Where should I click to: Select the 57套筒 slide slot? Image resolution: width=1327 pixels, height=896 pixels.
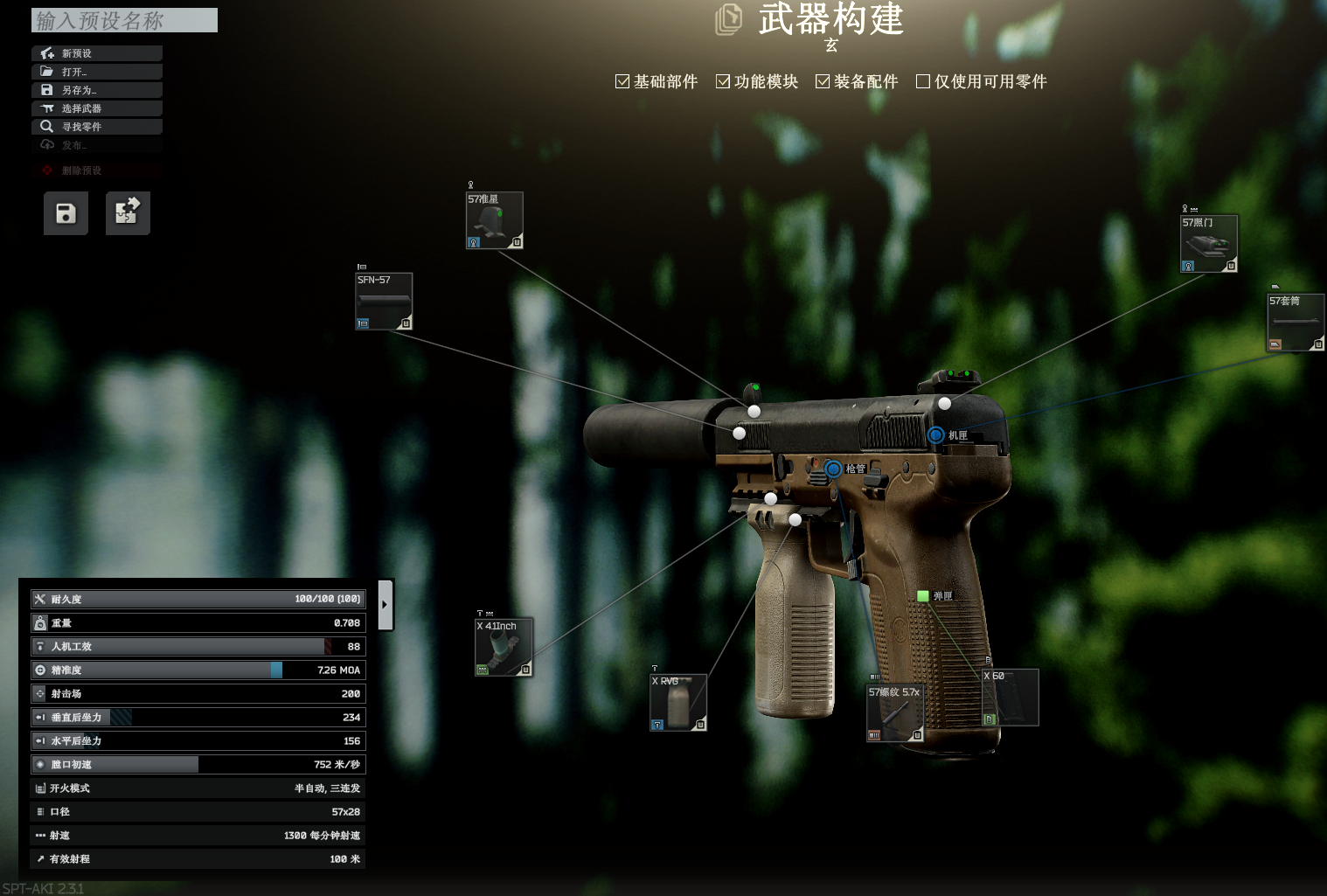click(1296, 323)
